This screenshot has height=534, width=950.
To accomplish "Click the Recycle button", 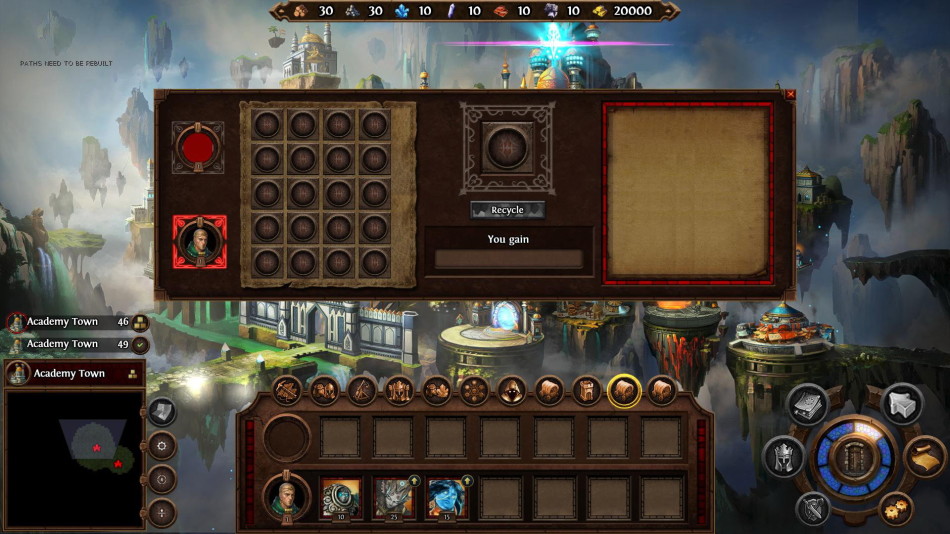I will click(507, 210).
